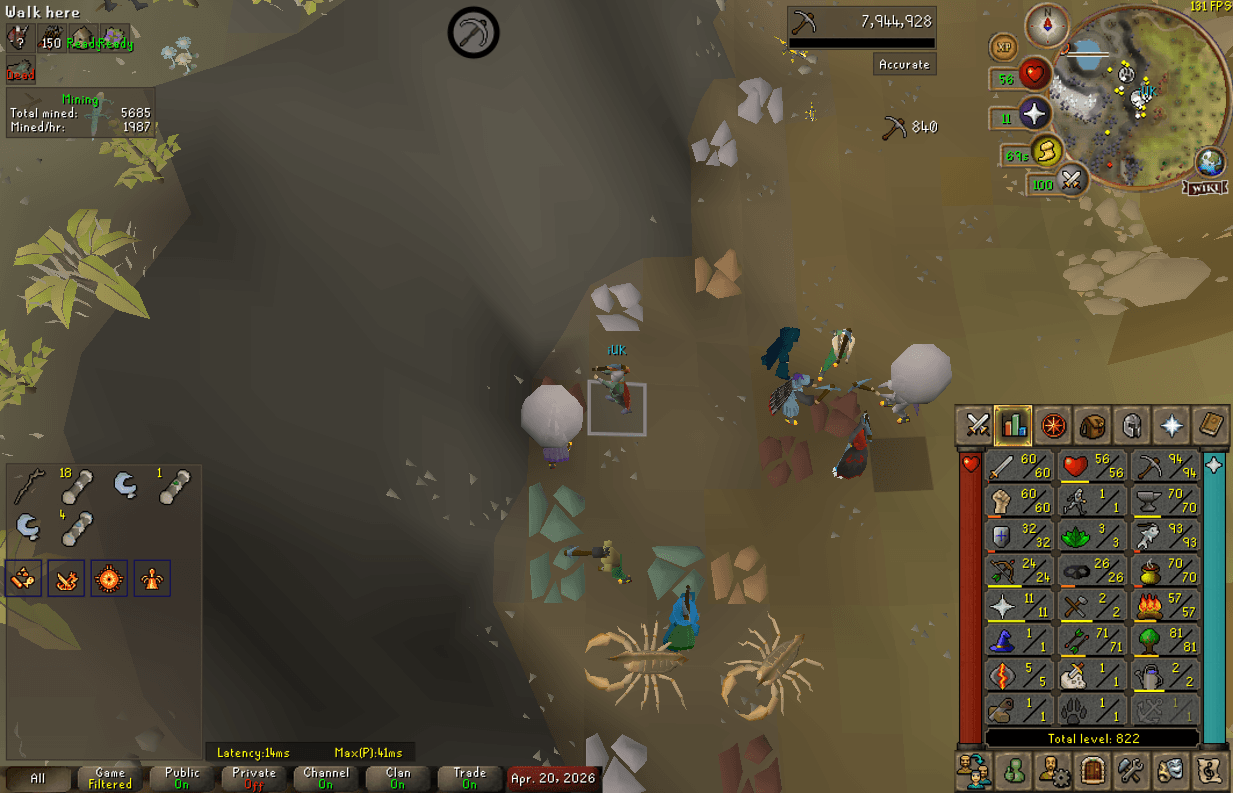Click the Wiki lookup banner
This screenshot has width=1233, height=793.
1205,188
